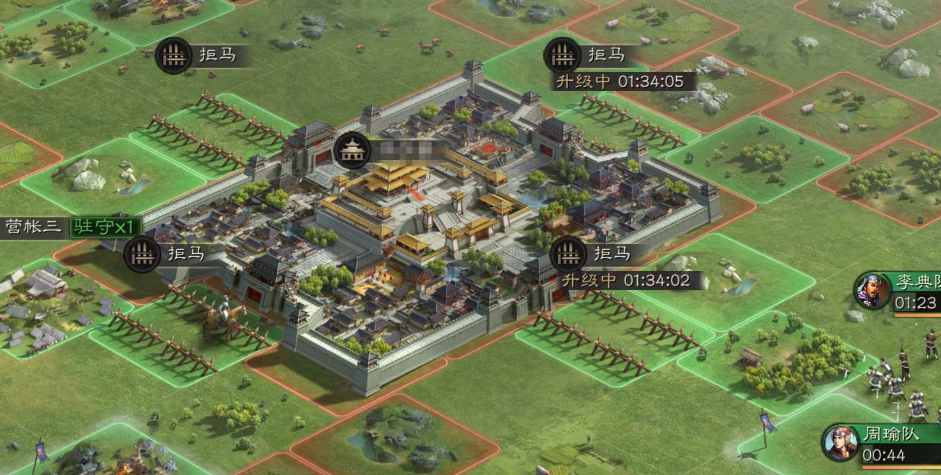This screenshot has width=941, height=475.
Task: Click the 拒马 marker upgrading at 01:34:05
Action: 562,55
